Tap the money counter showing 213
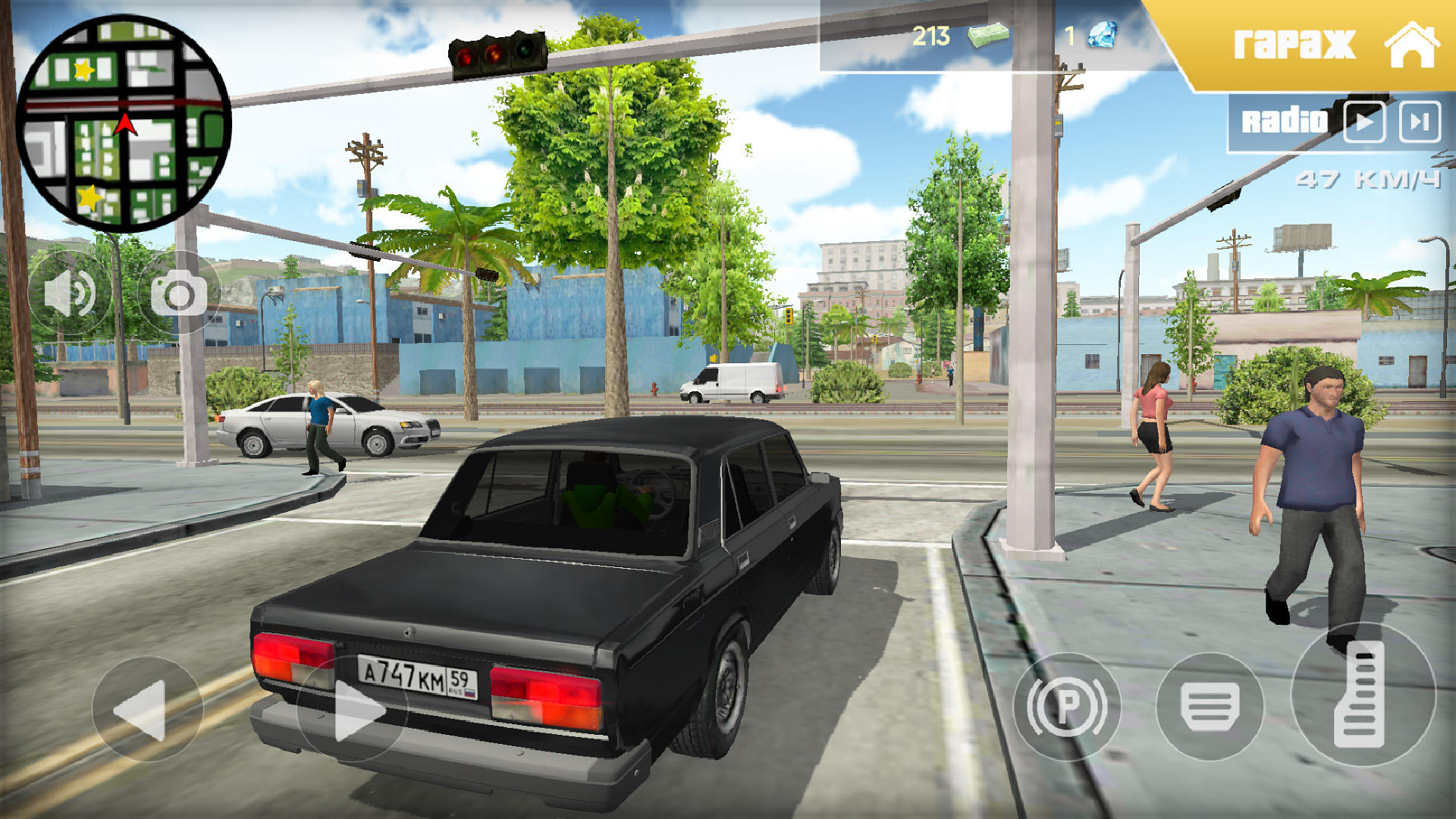This screenshot has width=1456, height=819. (931, 34)
